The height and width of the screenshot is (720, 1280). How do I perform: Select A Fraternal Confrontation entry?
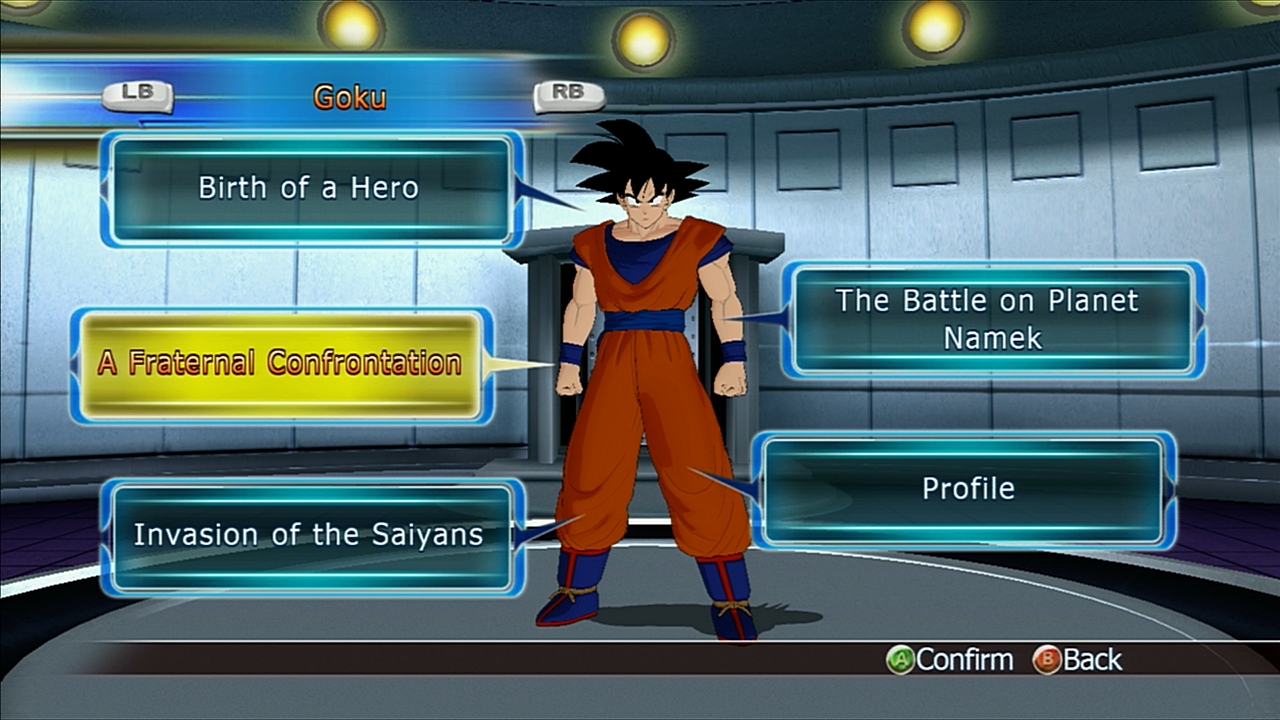280,364
